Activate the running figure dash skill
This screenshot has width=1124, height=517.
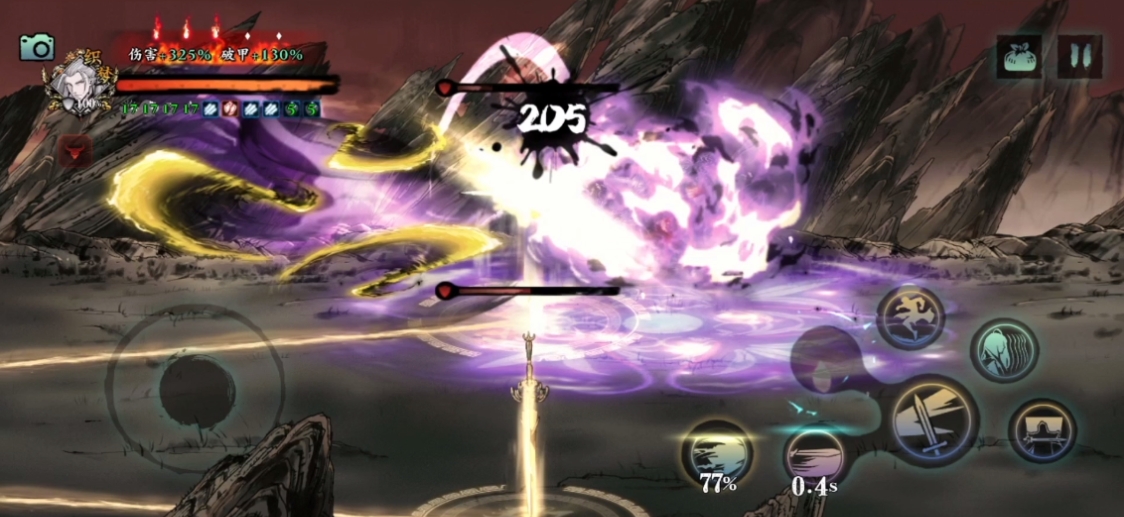click(x=910, y=317)
